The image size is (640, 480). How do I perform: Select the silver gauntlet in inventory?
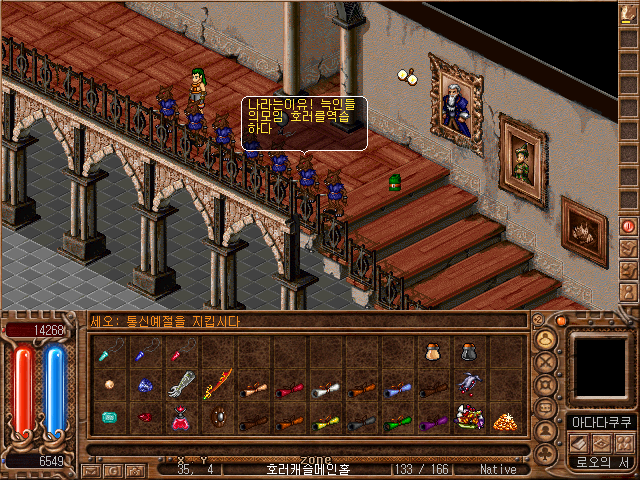tap(181, 385)
